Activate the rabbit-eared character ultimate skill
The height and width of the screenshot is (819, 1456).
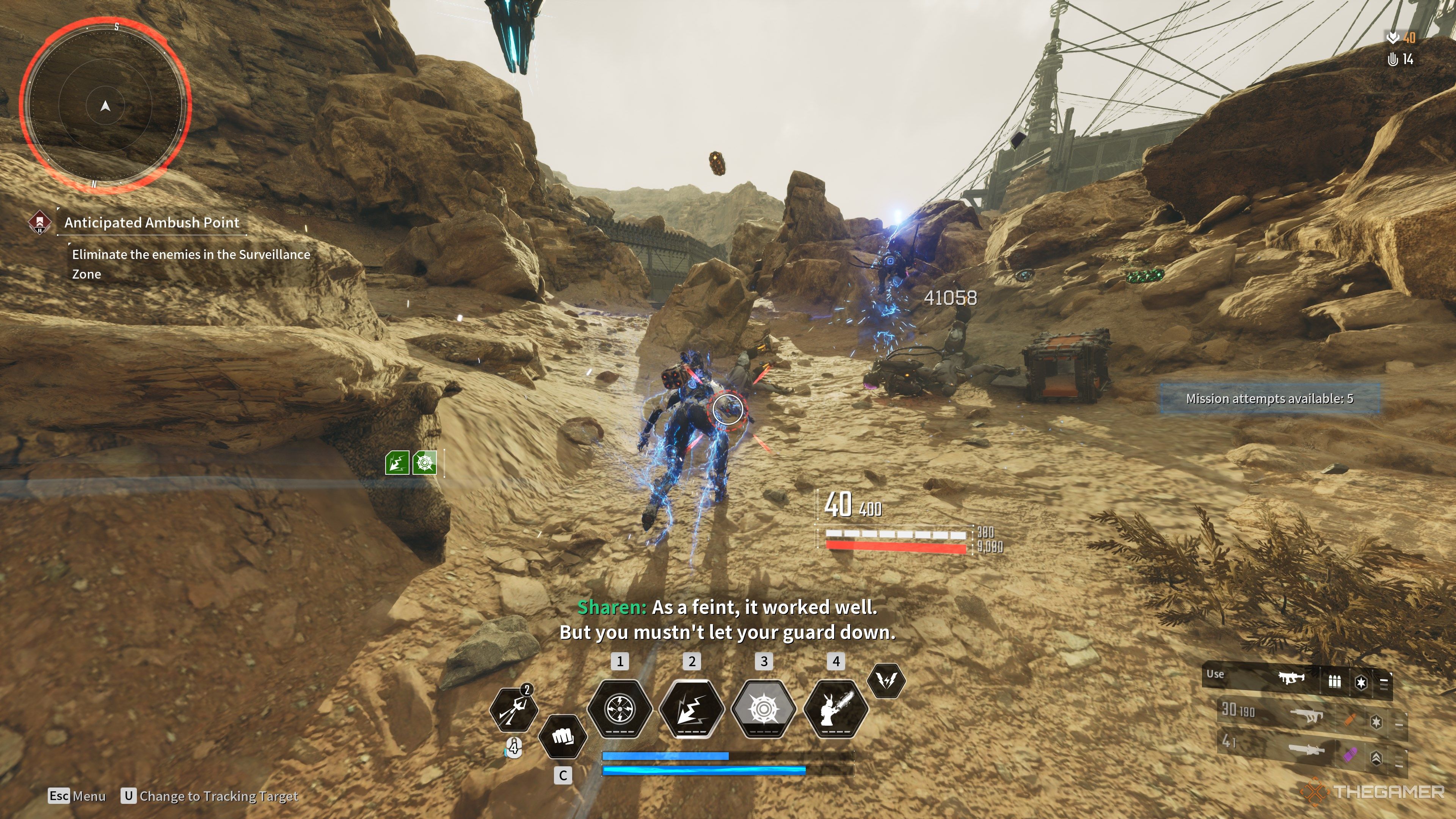[x=836, y=709]
